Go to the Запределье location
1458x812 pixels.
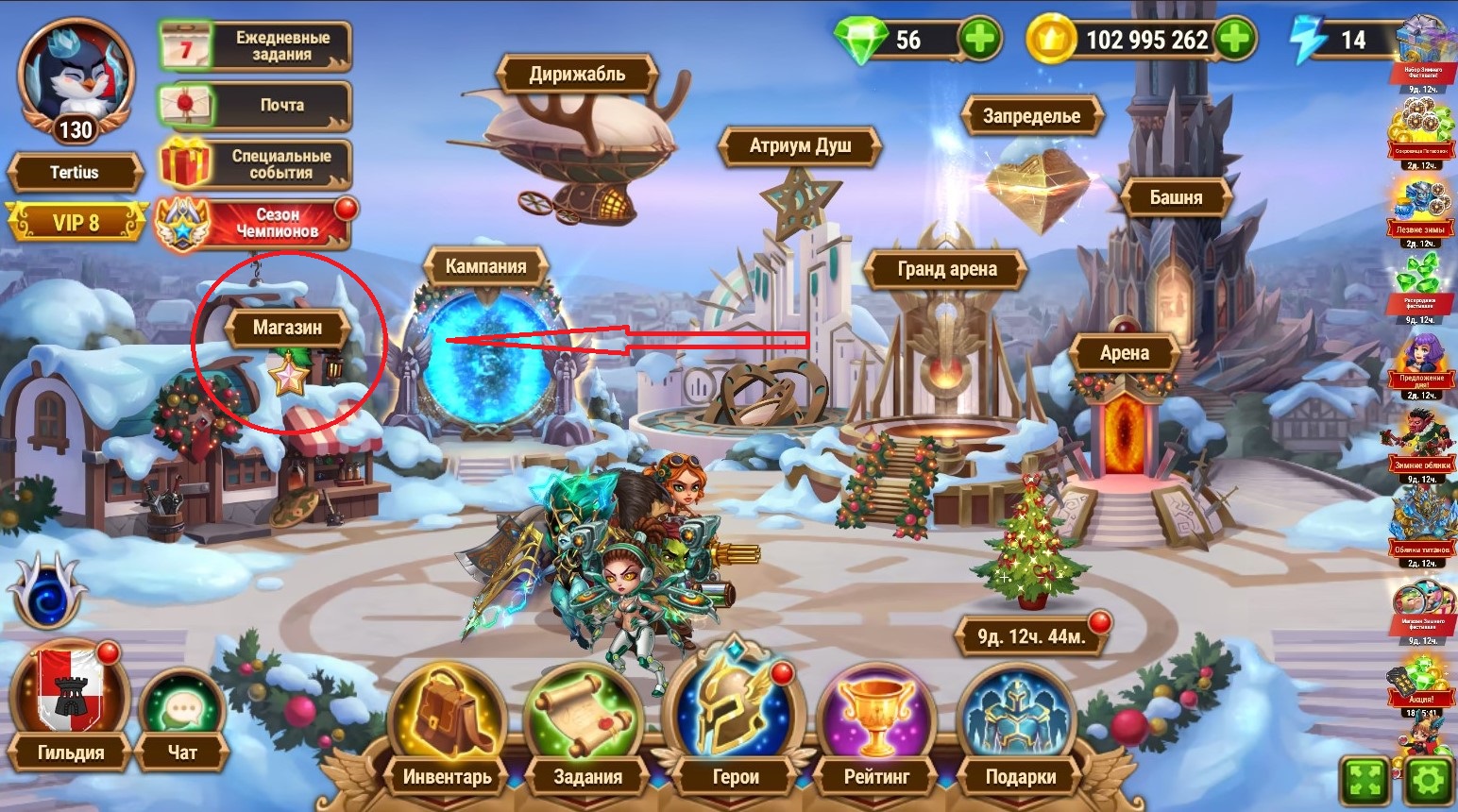coord(1031,117)
